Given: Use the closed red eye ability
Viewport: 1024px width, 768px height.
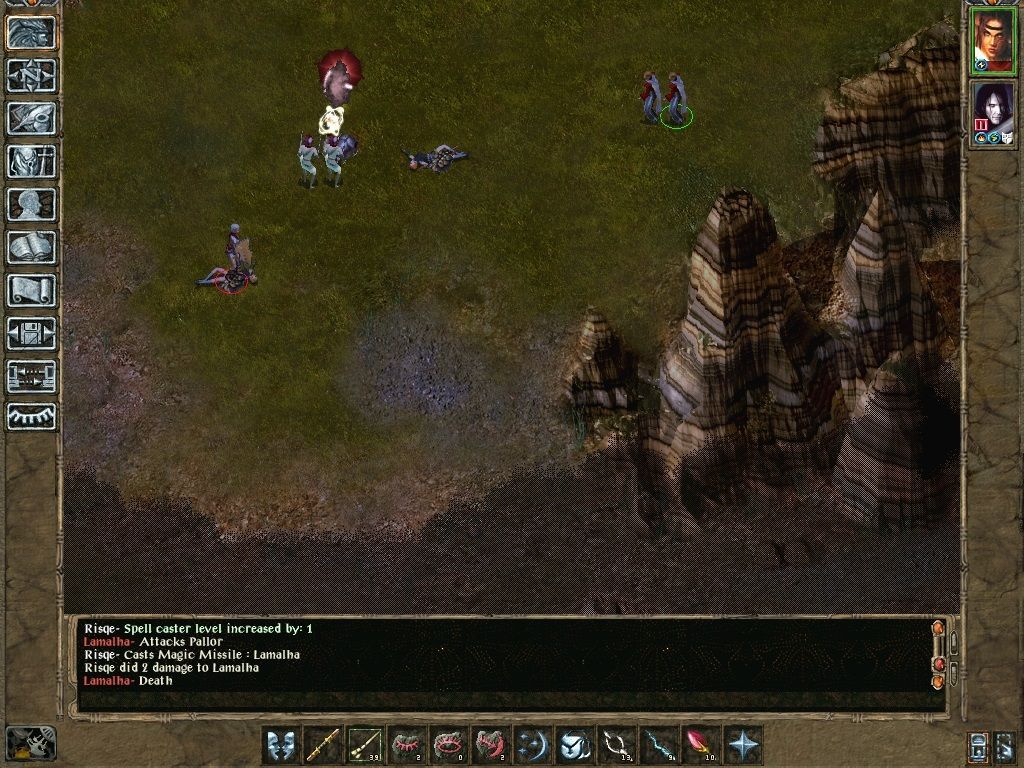Looking at the screenshot, I should pos(408,745).
